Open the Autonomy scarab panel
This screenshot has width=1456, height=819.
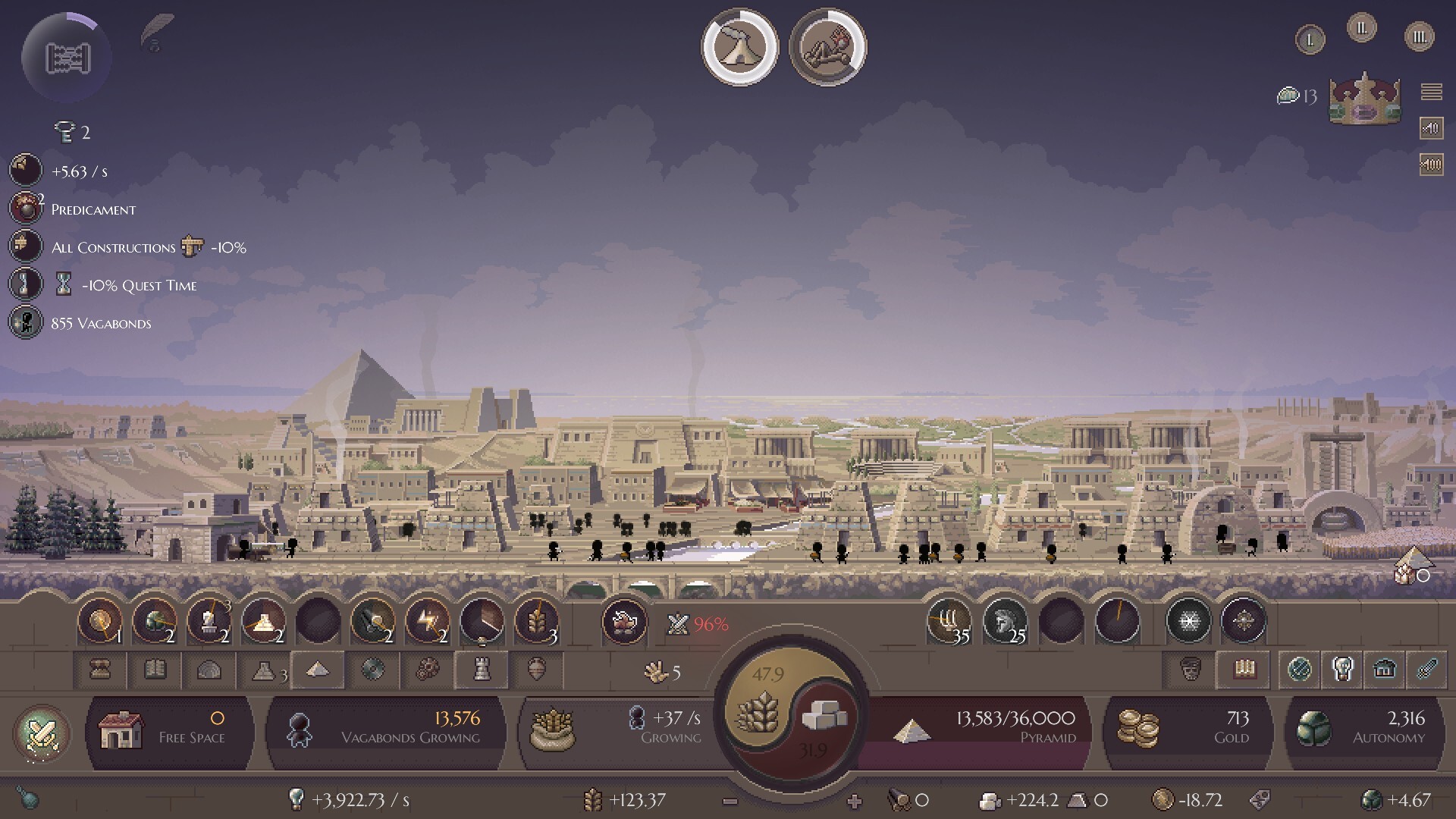click(x=1363, y=730)
